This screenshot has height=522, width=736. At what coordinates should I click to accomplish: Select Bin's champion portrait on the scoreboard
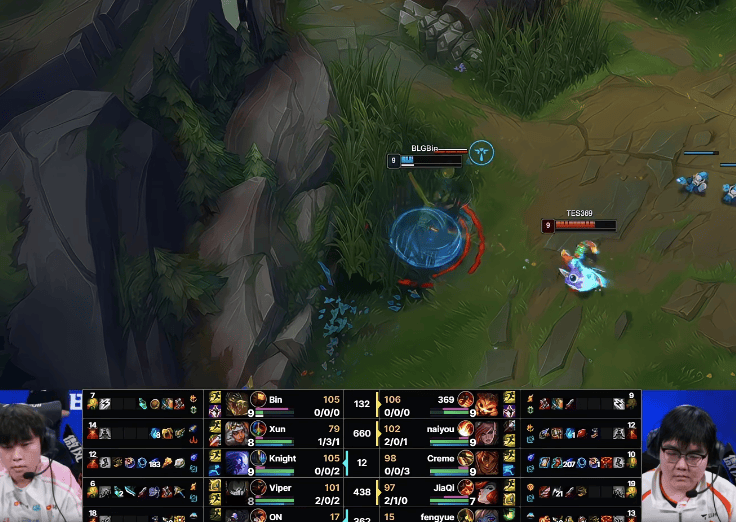[x=238, y=403]
